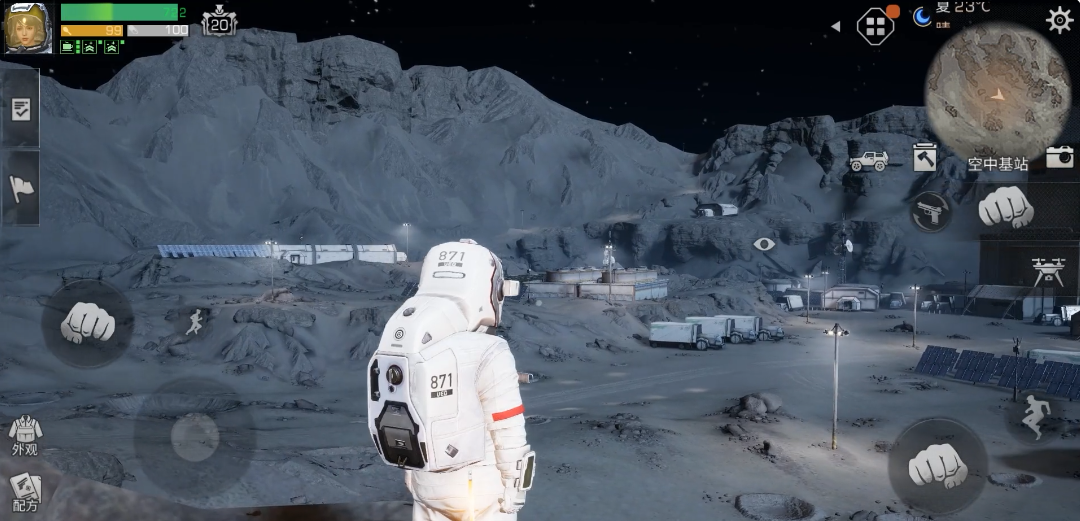Open the 外观 appearance menu

(x=25, y=436)
